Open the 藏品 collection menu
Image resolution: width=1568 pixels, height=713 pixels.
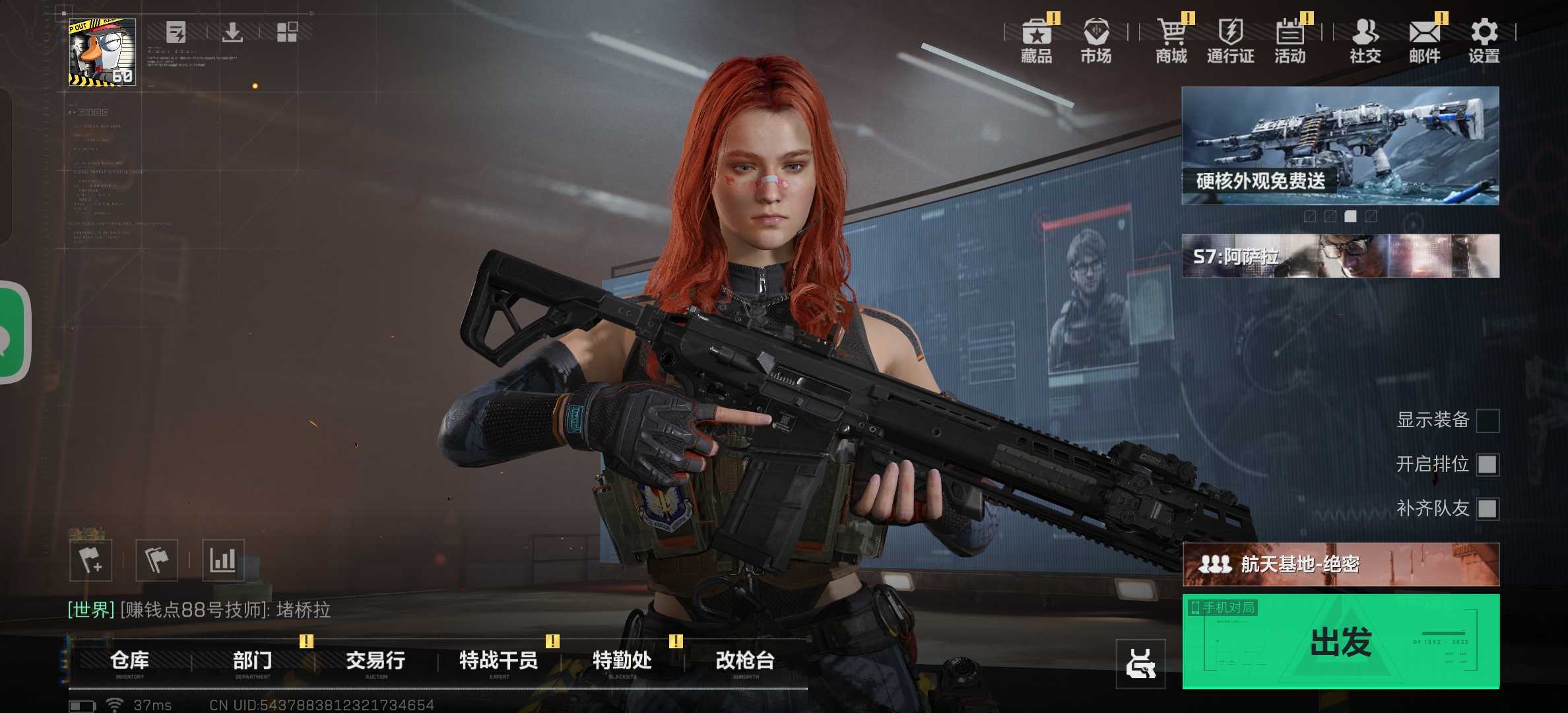pyautogui.click(x=1036, y=41)
